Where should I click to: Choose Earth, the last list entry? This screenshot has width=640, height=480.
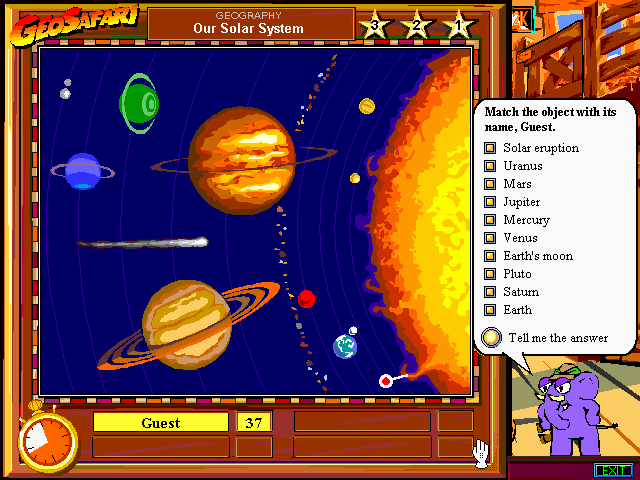coord(490,310)
